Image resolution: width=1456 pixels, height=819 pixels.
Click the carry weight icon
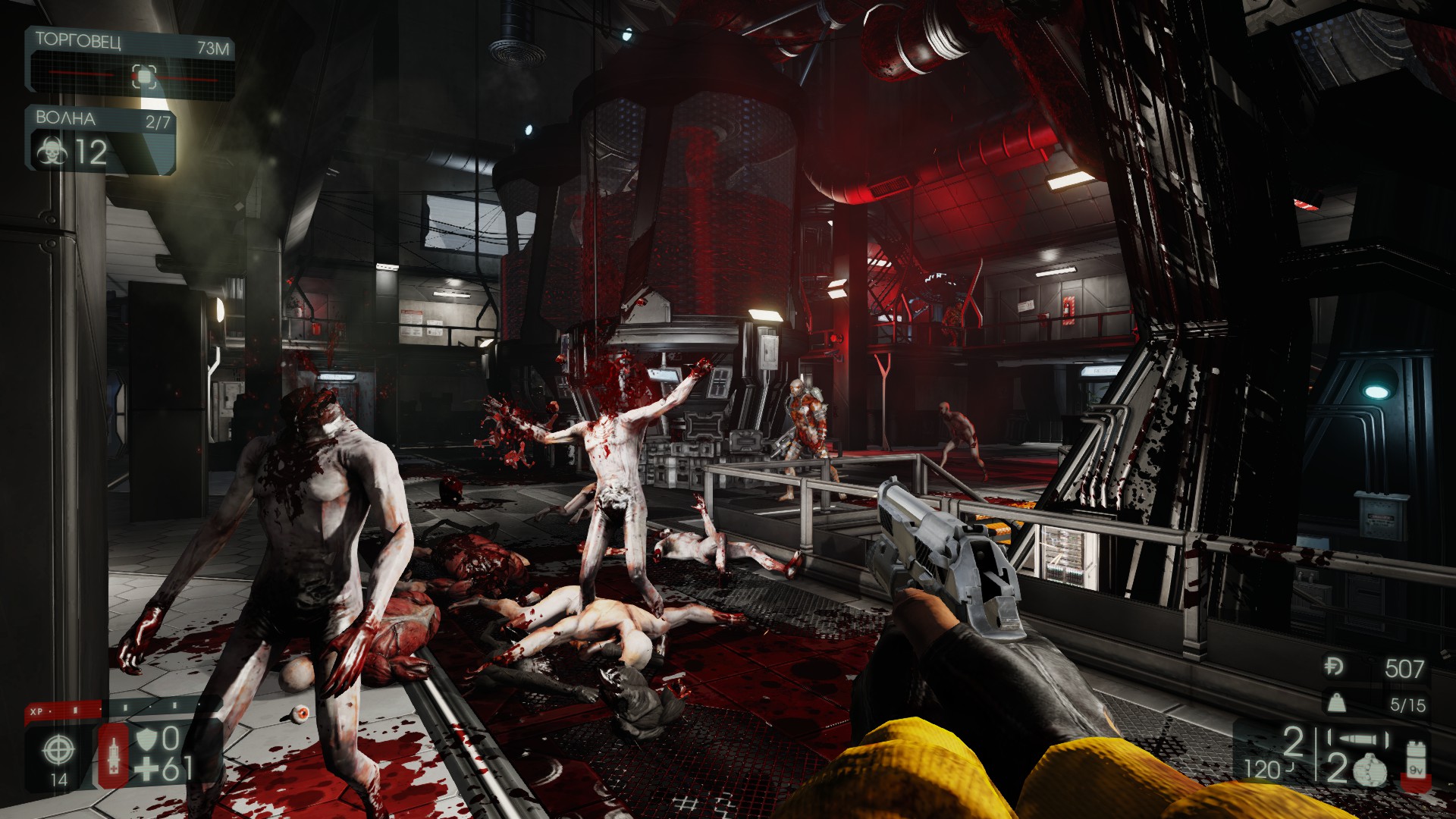click(x=1335, y=704)
